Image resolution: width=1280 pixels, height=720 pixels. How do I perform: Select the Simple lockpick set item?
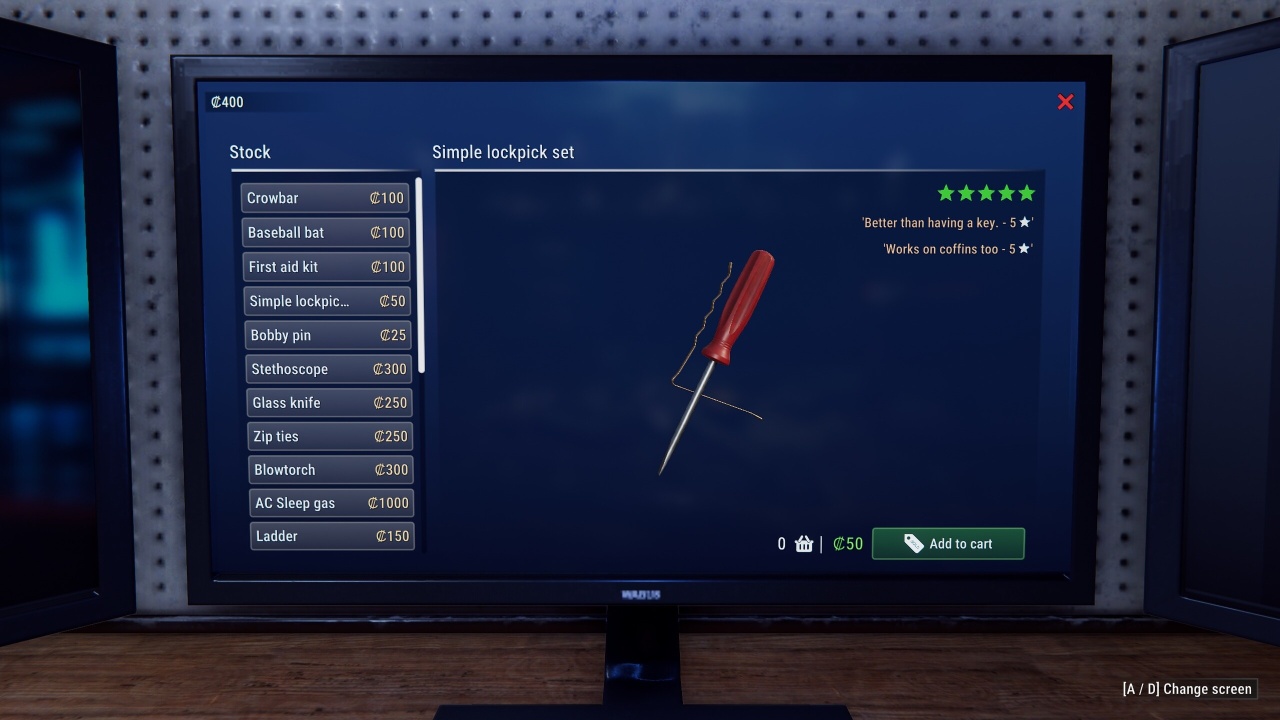click(327, 301)
